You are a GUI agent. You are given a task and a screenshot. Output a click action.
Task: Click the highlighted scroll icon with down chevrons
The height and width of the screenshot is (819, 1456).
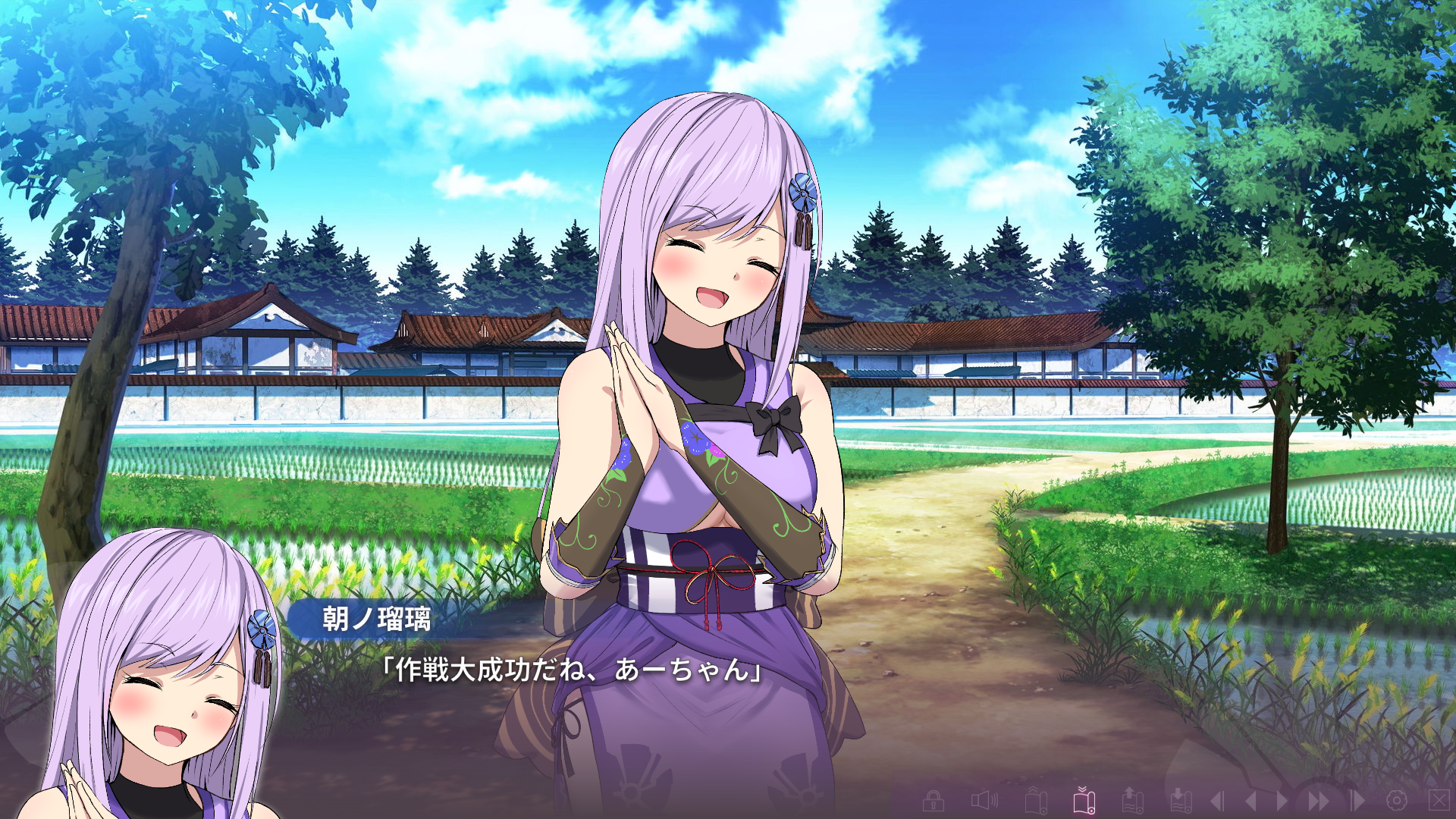1084,799
